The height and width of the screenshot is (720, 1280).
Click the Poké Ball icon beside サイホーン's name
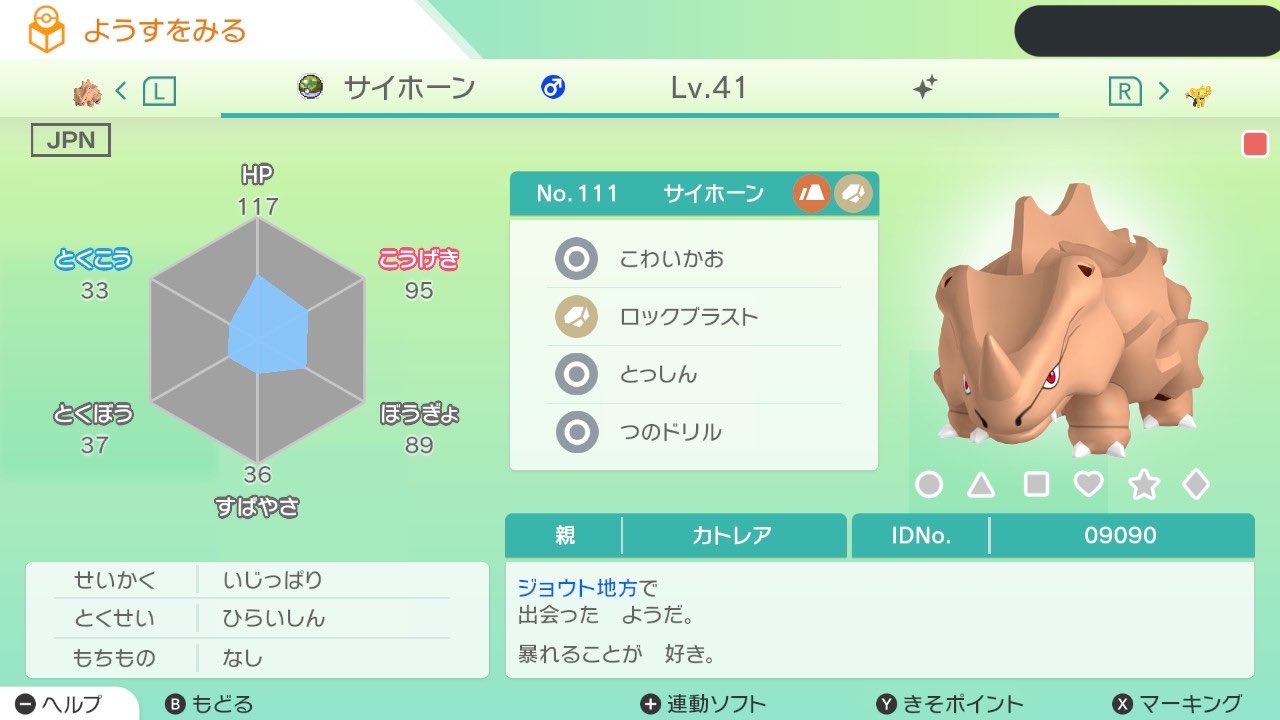point(311,88)
